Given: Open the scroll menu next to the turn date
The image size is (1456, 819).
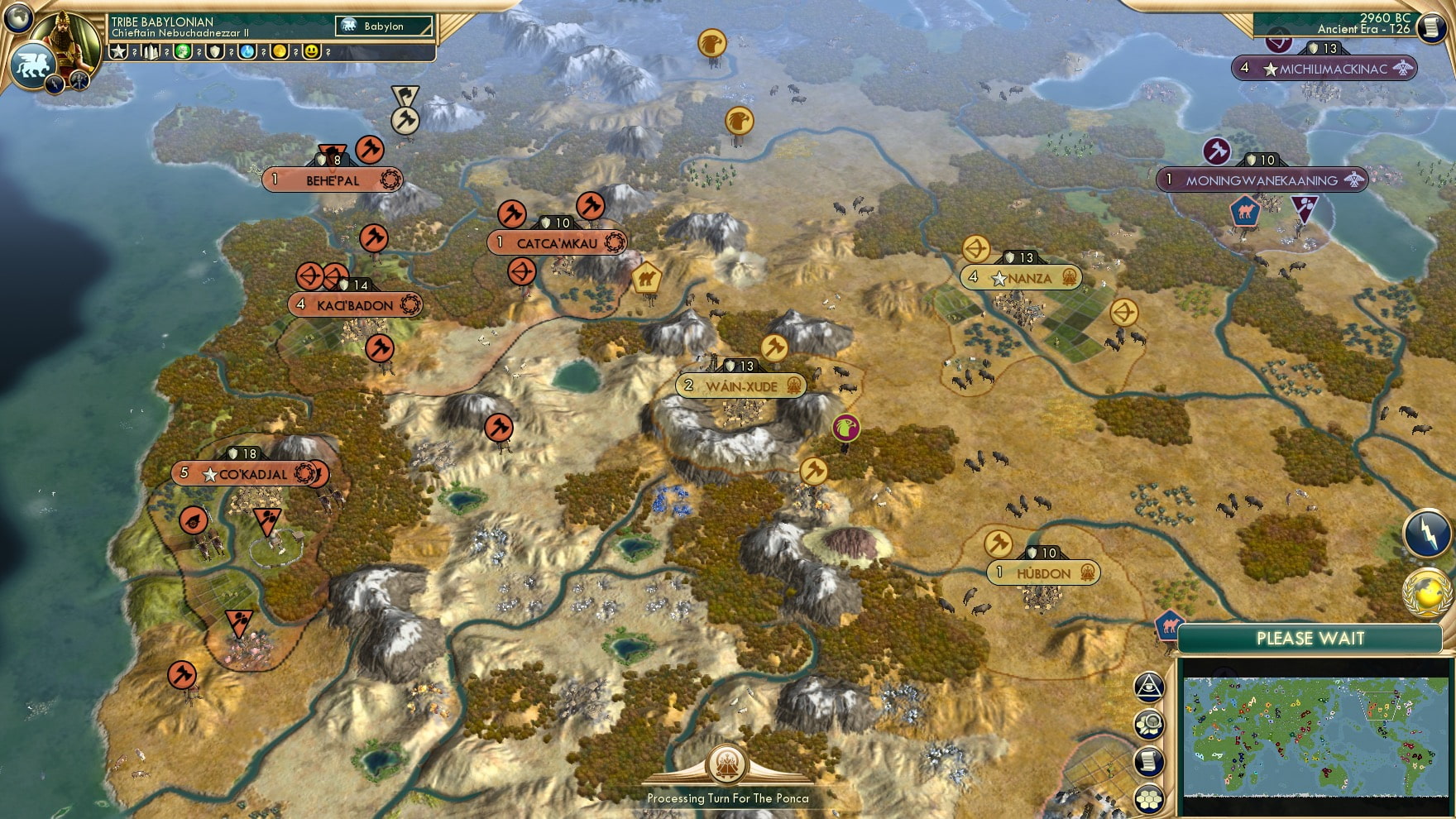Looking at the screenshot, I should coord(1431,27).
